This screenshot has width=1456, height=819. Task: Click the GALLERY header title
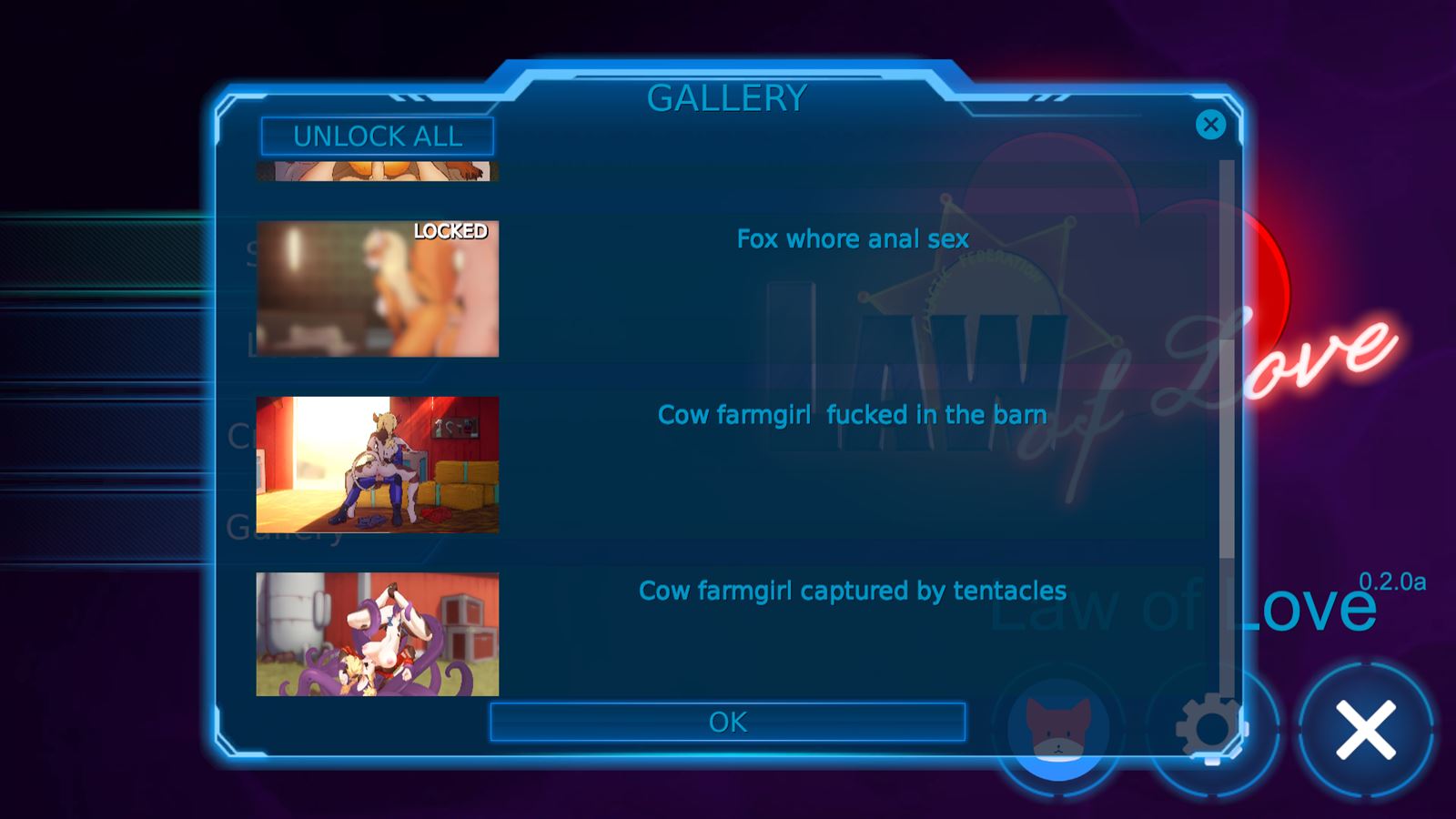(x=726, y=96)
